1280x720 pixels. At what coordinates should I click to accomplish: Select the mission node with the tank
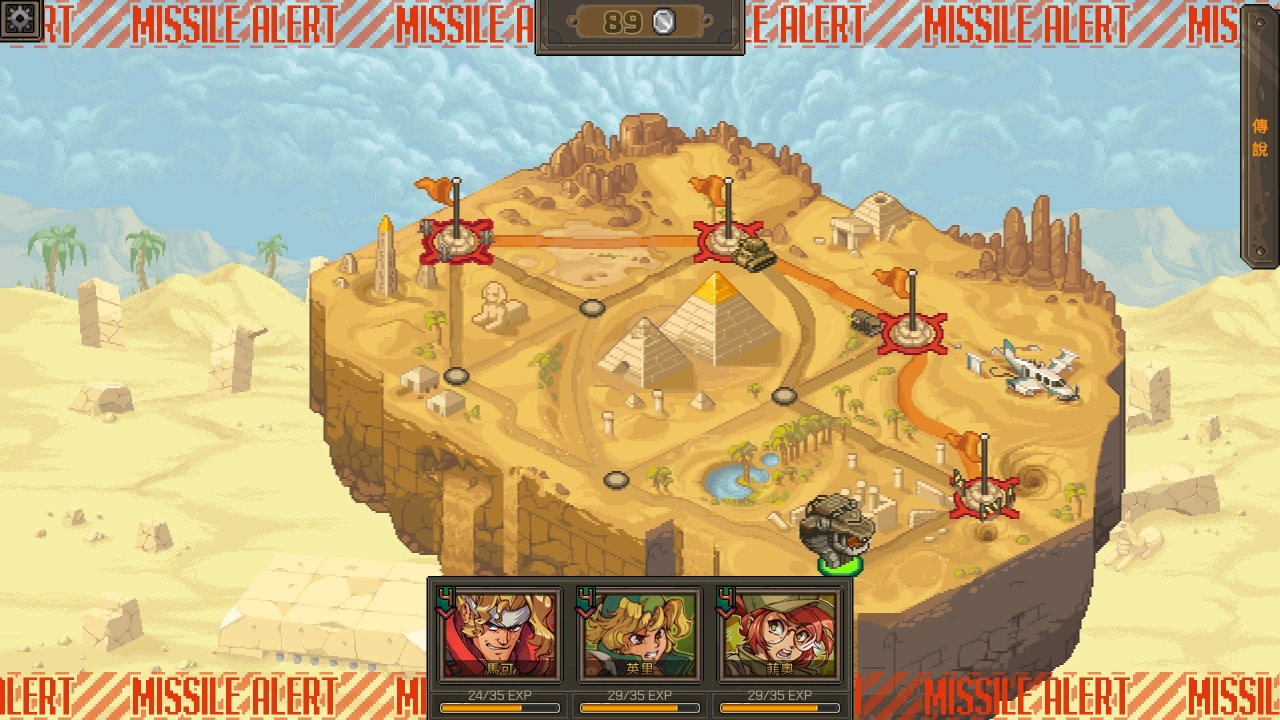point(728,240)
